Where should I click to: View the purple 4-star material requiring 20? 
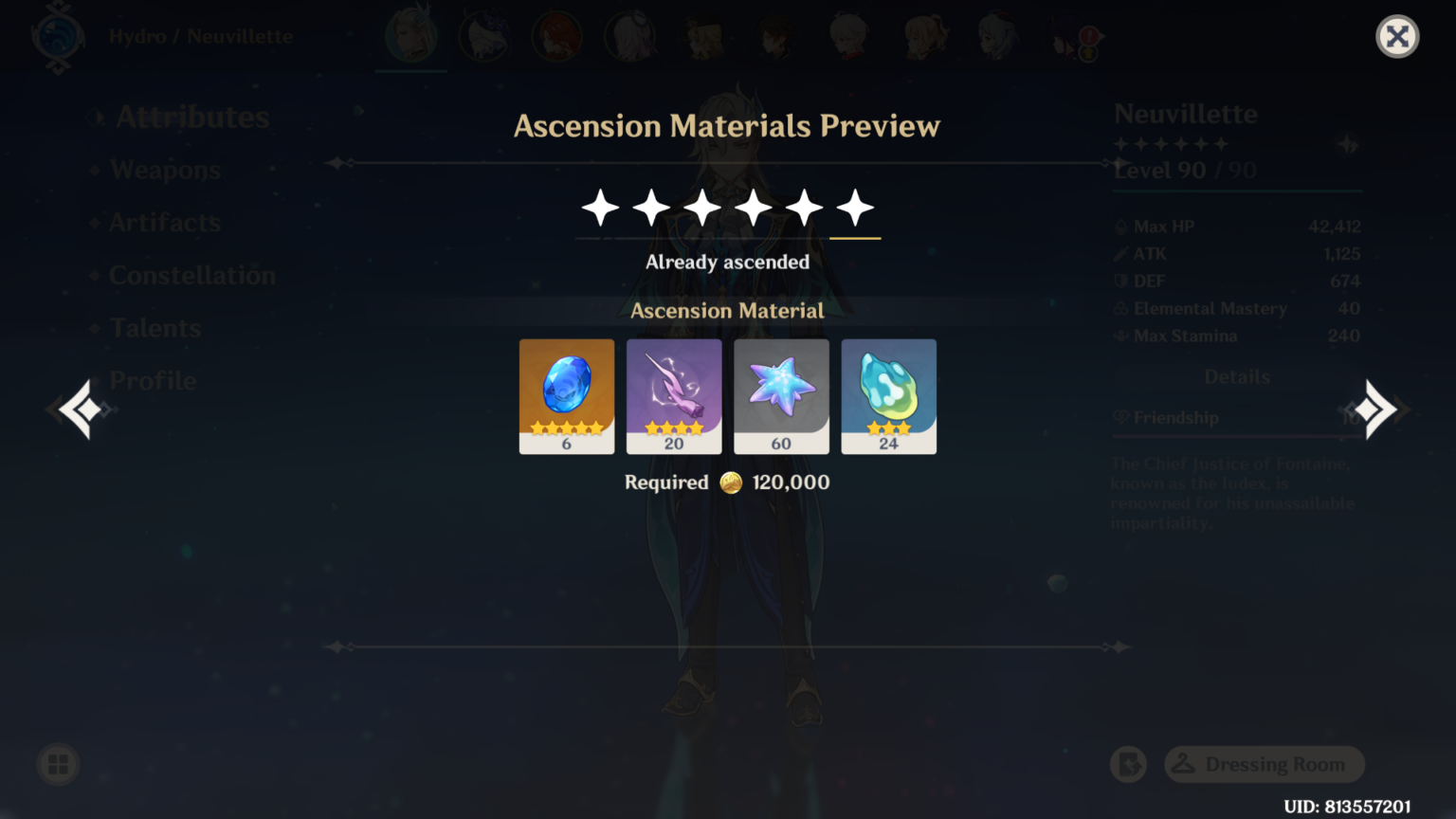[x=674, y=395]
